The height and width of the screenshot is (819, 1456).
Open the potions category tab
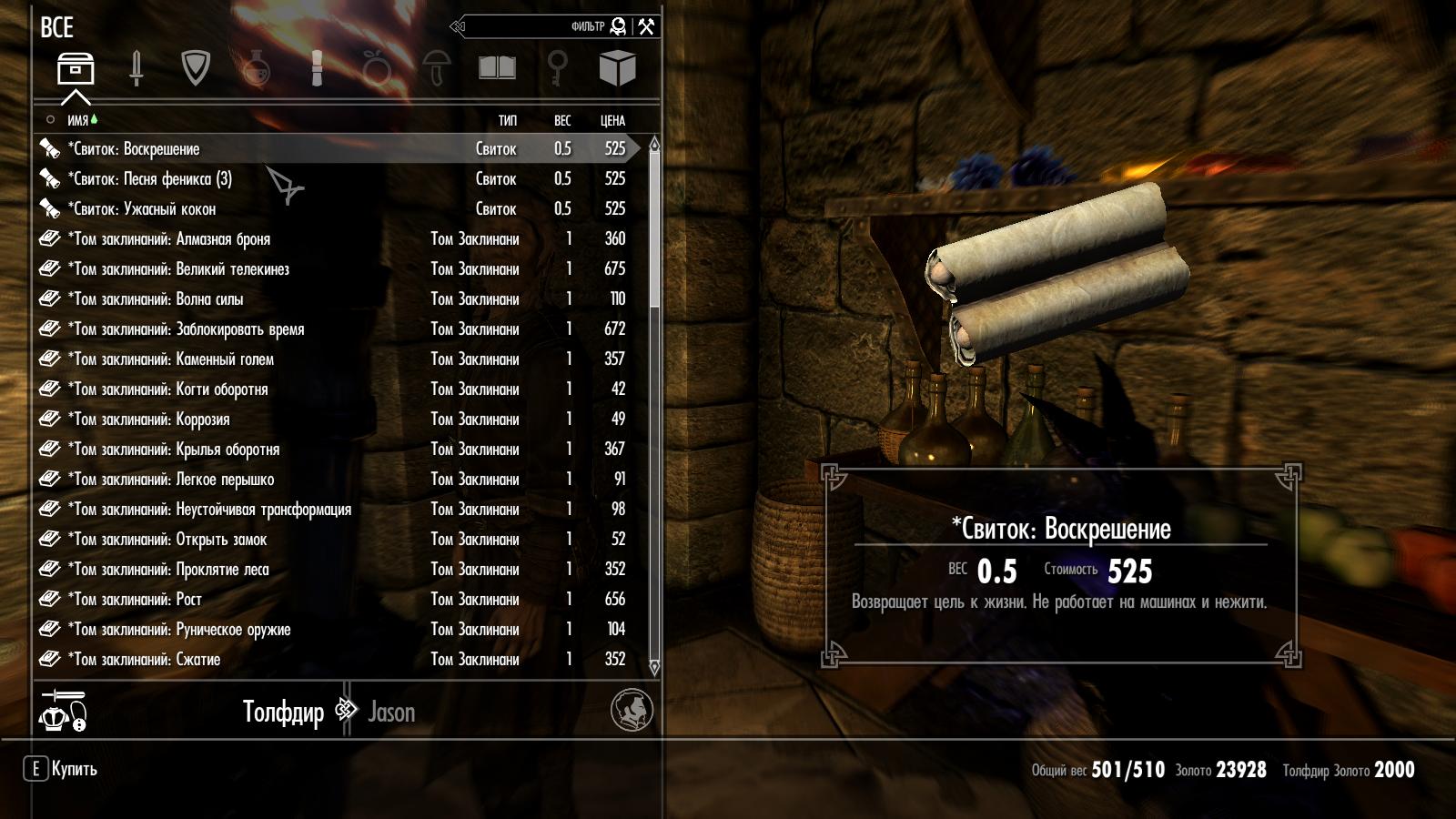[256, 68]
